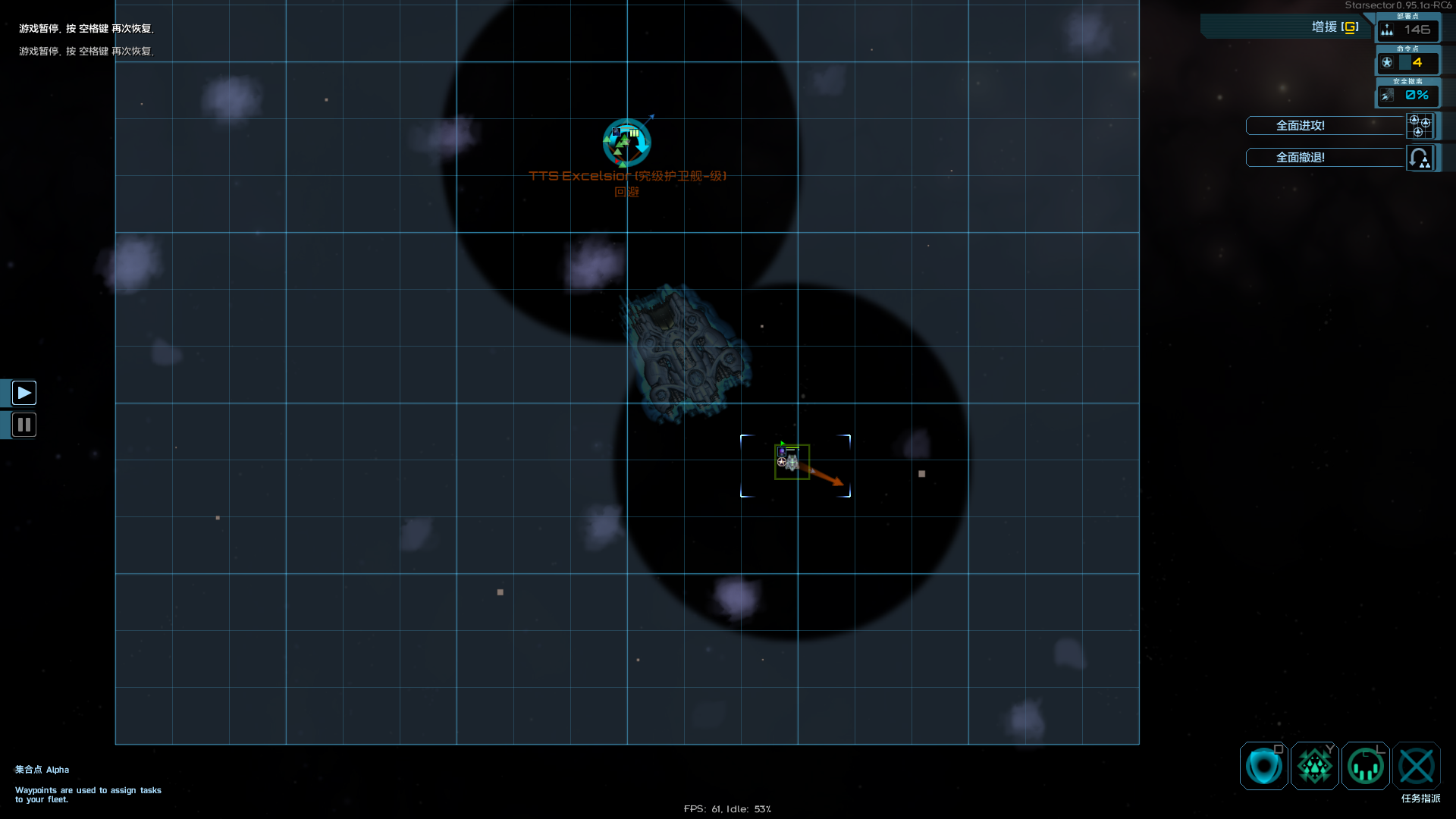
Task: Click the 全面进攻! full assault button
Action: (1324, 126)
